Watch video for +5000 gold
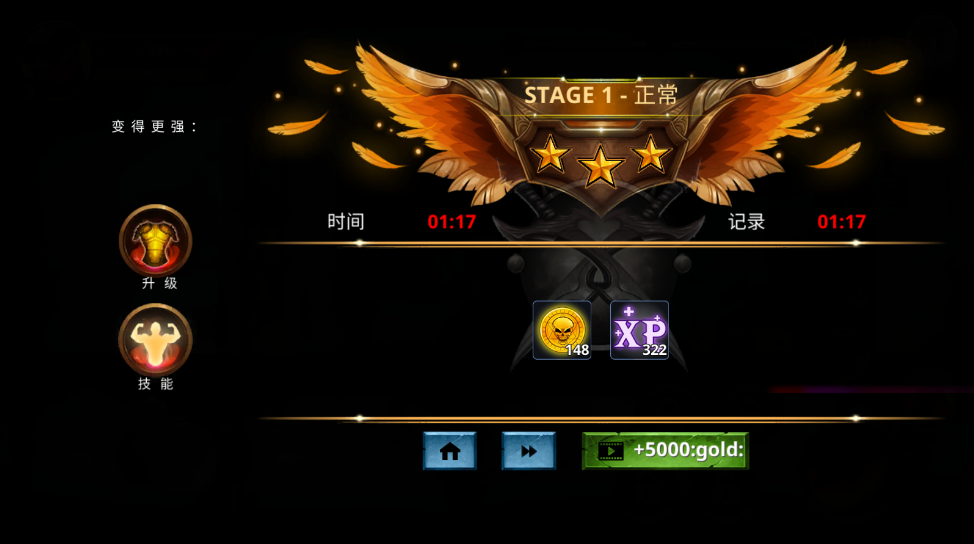This screenshot has height=544, width=974. 665,451
